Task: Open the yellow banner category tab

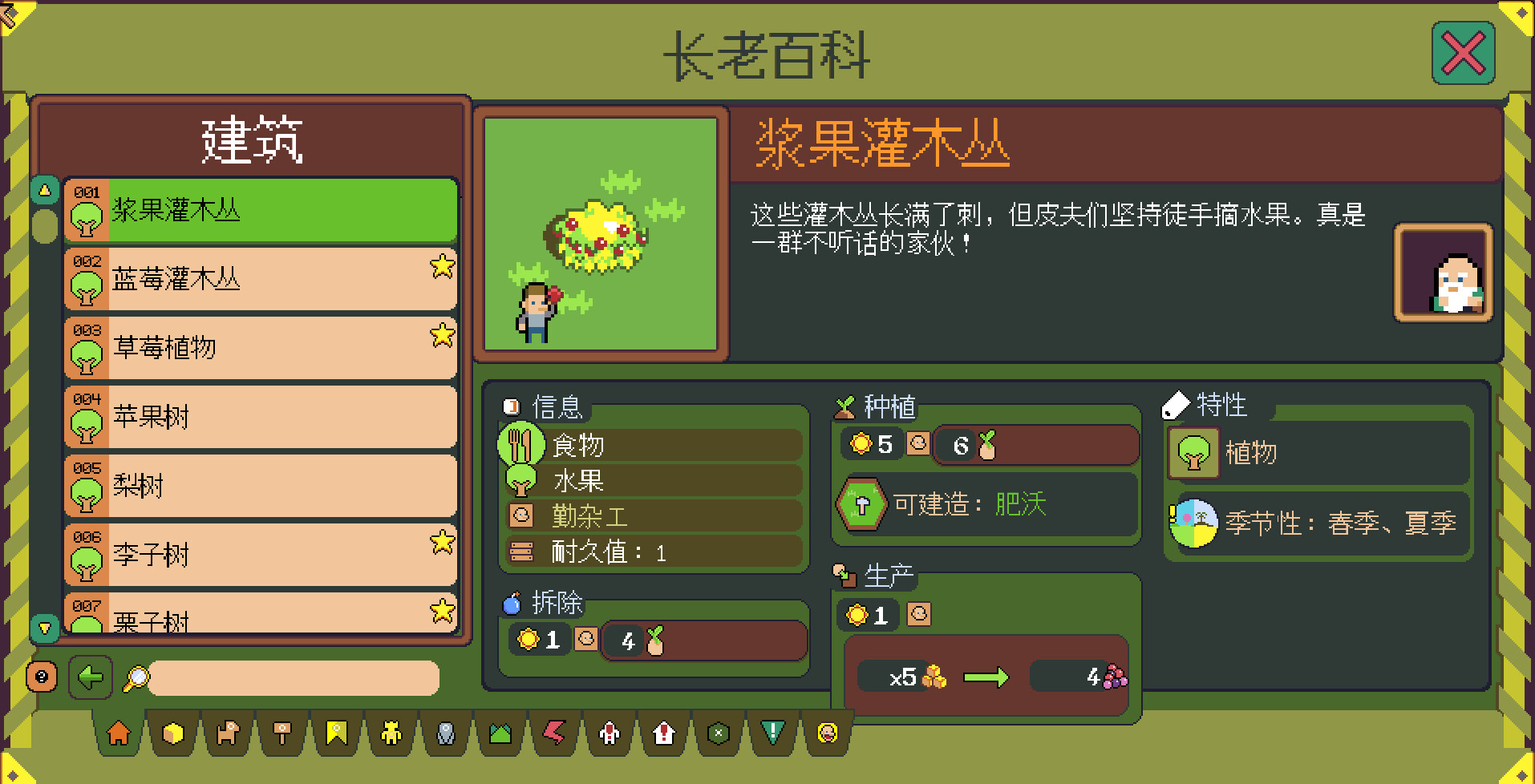Action: [x=335, y=733]
